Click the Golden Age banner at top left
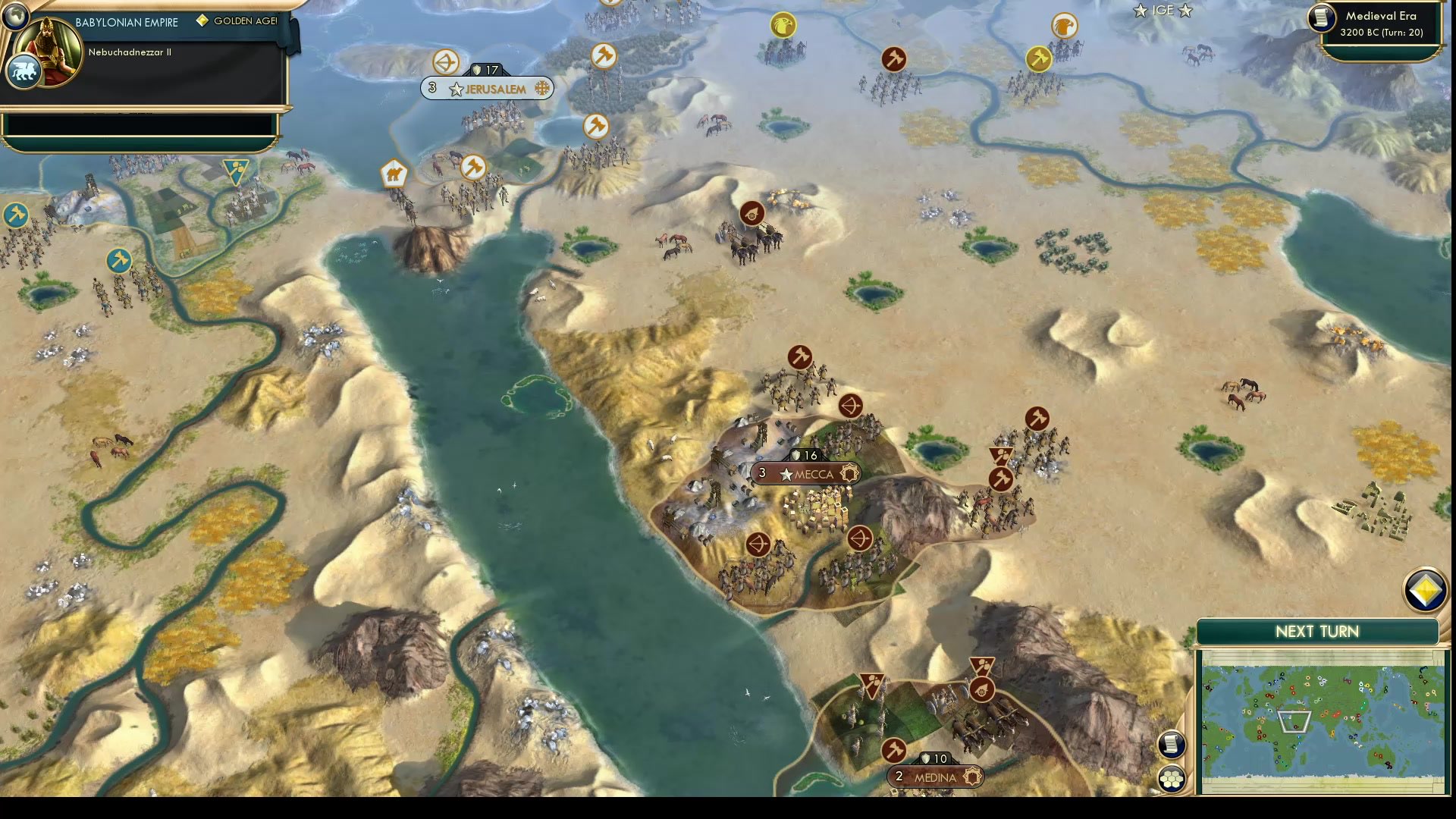Viewport: 1456px width, 819px height. click(x=235, y=20)
